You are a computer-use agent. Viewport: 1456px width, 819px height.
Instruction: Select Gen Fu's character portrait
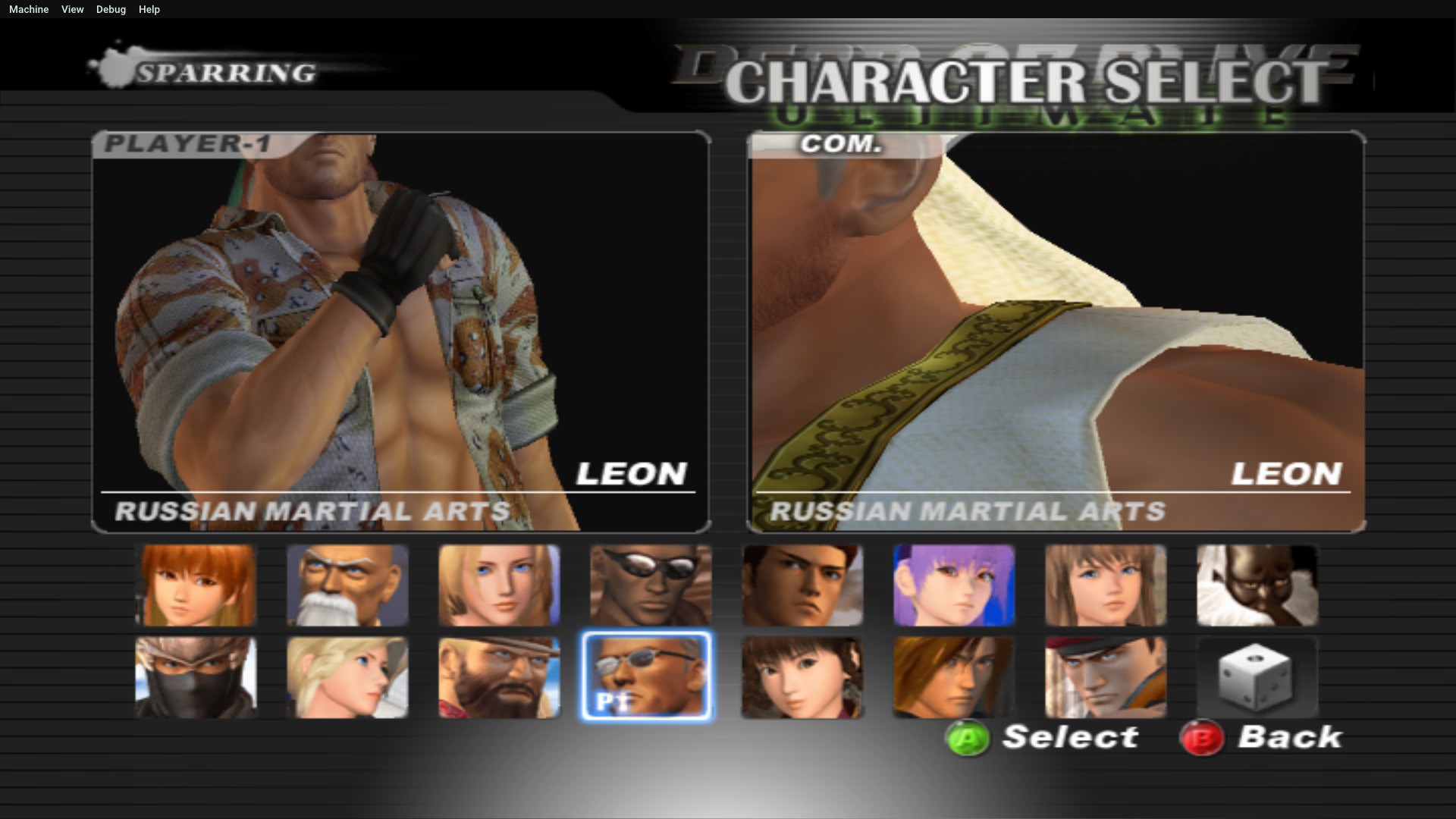coord(347,585)
